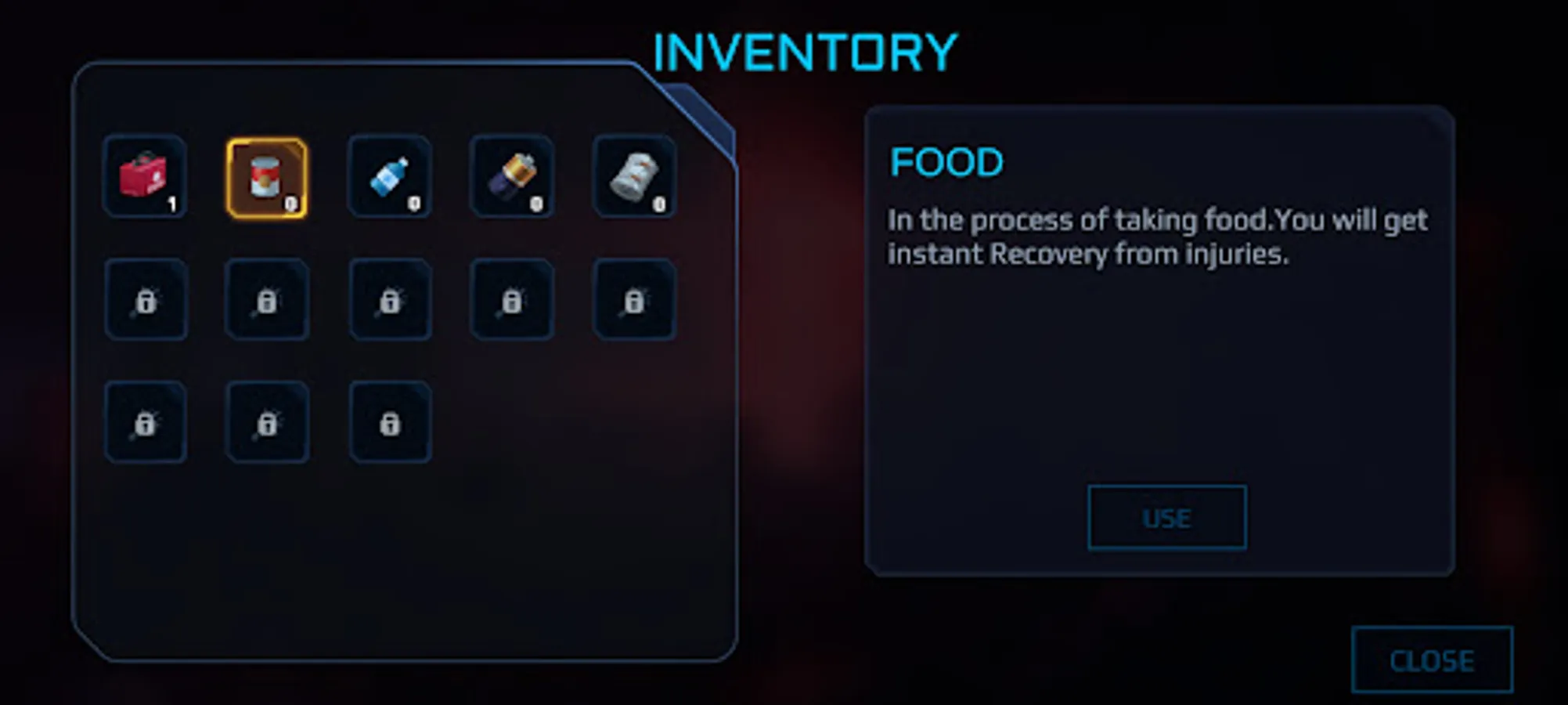Select the water bottle item
The width and height of the screenshot is (1568, 705).
coord(389,176)
